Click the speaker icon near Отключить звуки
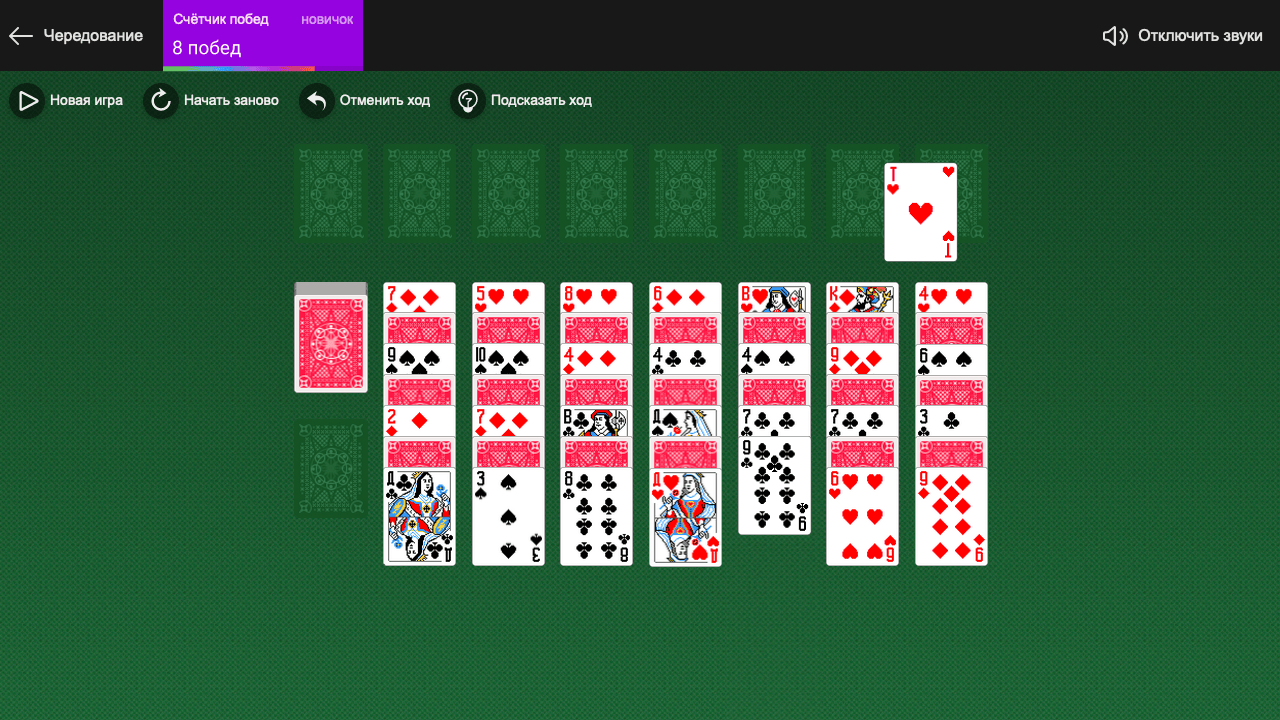The height and width of the screenshot is (720, 1280). click(x=1113, y=35)
